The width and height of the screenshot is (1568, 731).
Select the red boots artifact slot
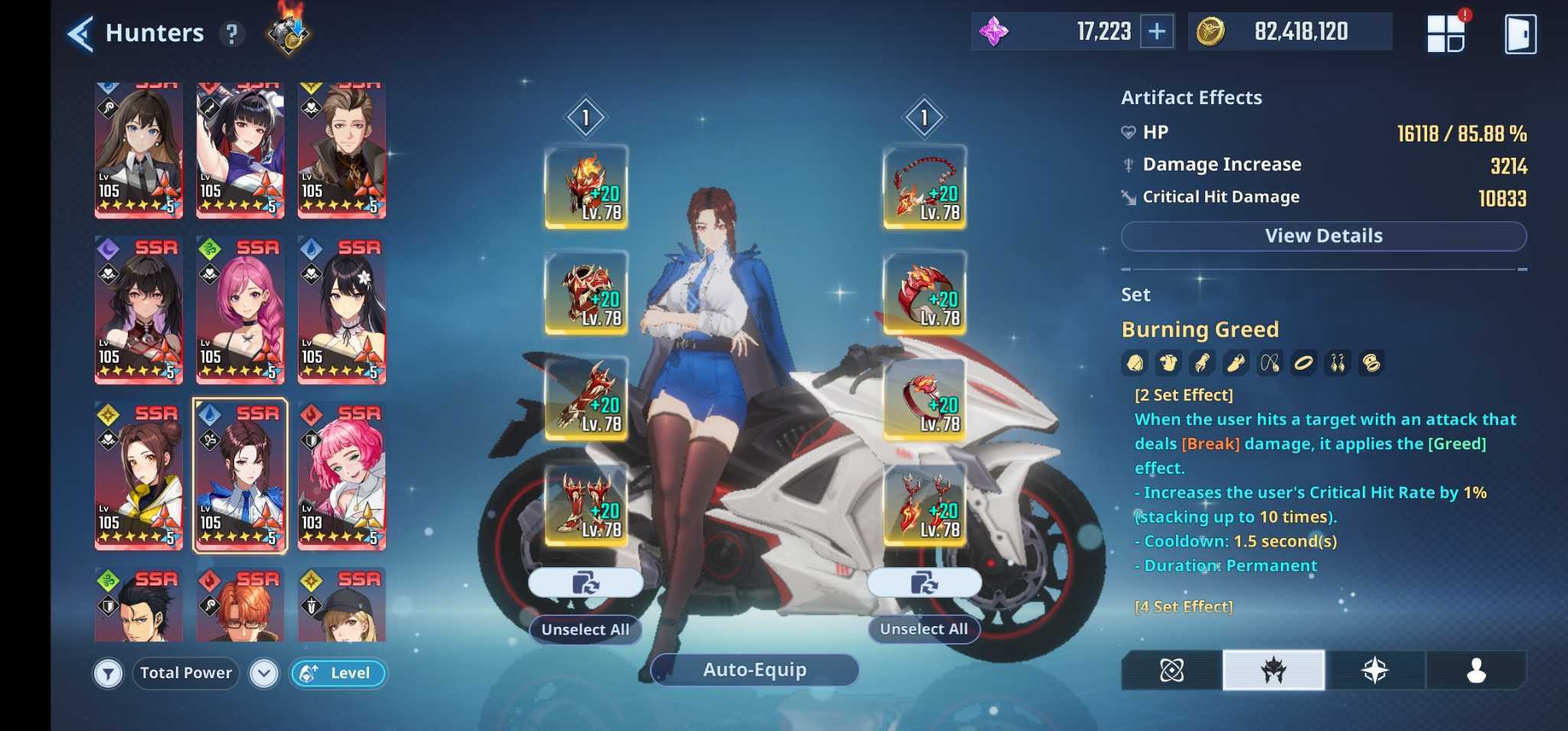[586, 504]
